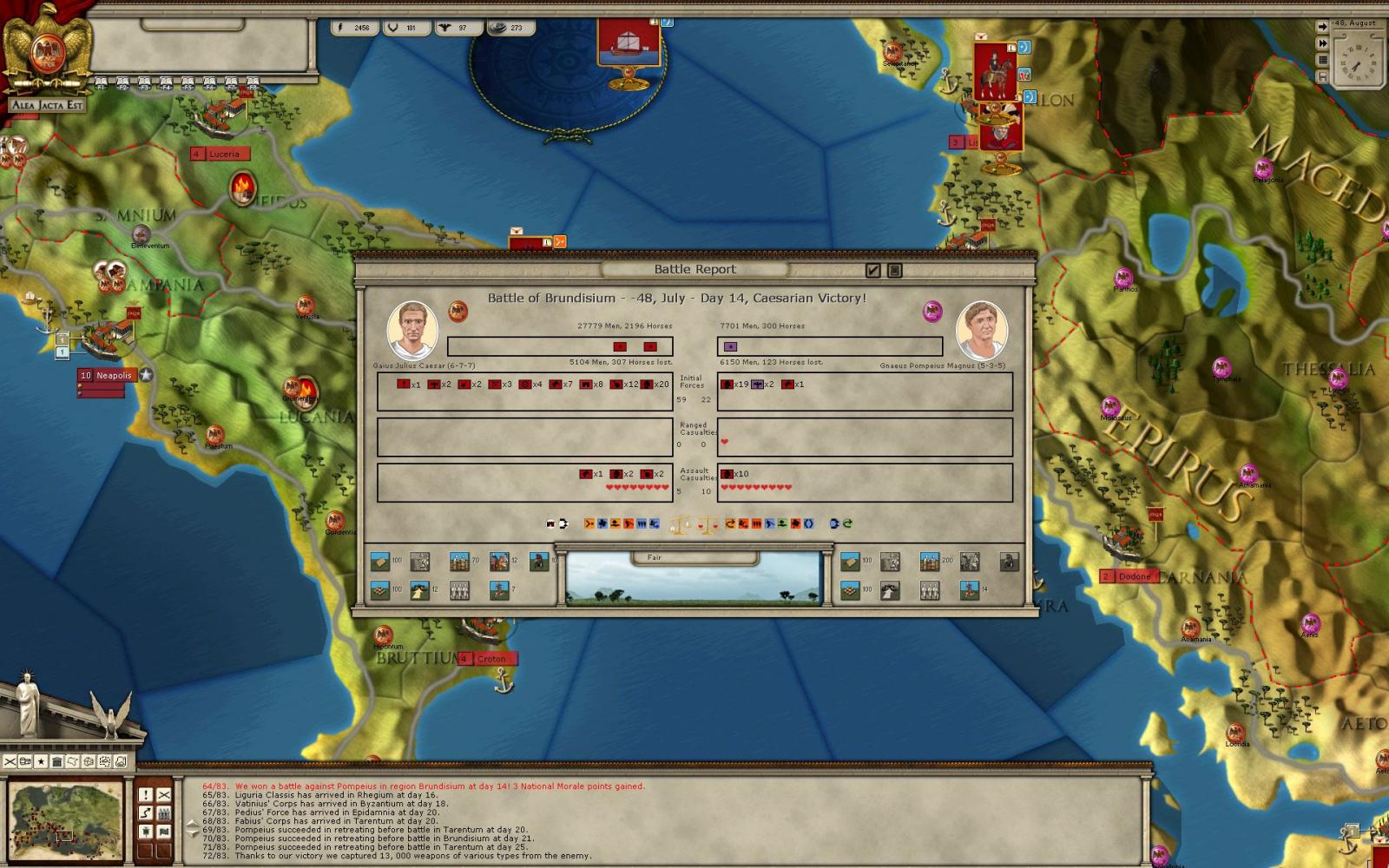Image resolution: width=1389 pixels, height=868 pixels.
Task: Select Gaius Julius Caesar's portrait
Action: [411, 331]
